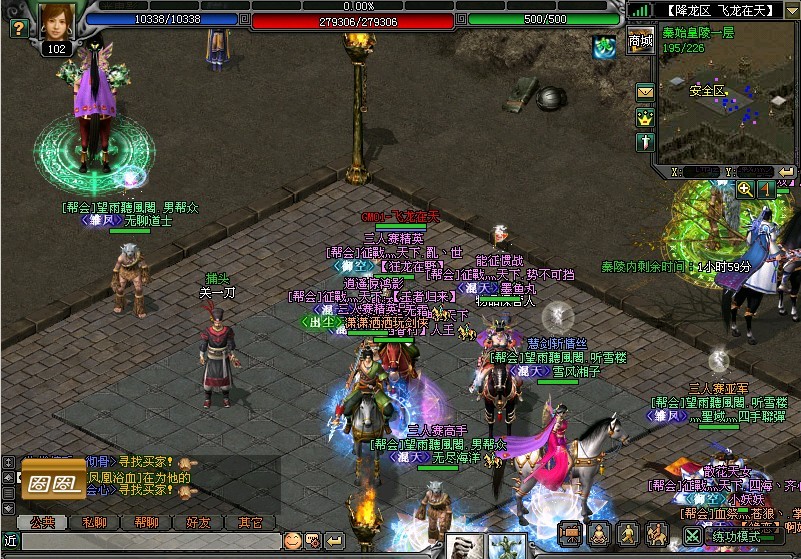Switch to the 公共 public chat tab
The height and width of the screenshot is (559, 801).
[x=41, y=522]
